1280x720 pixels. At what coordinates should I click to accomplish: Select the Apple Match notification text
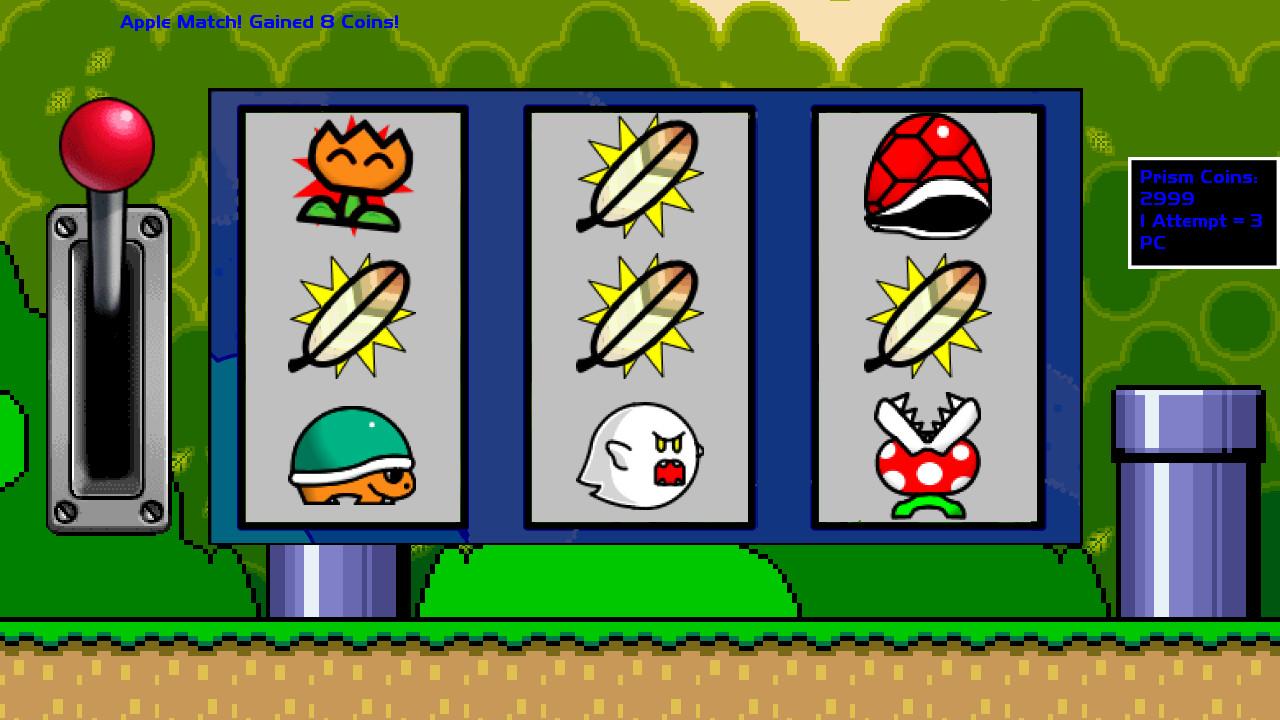(259, 20)
